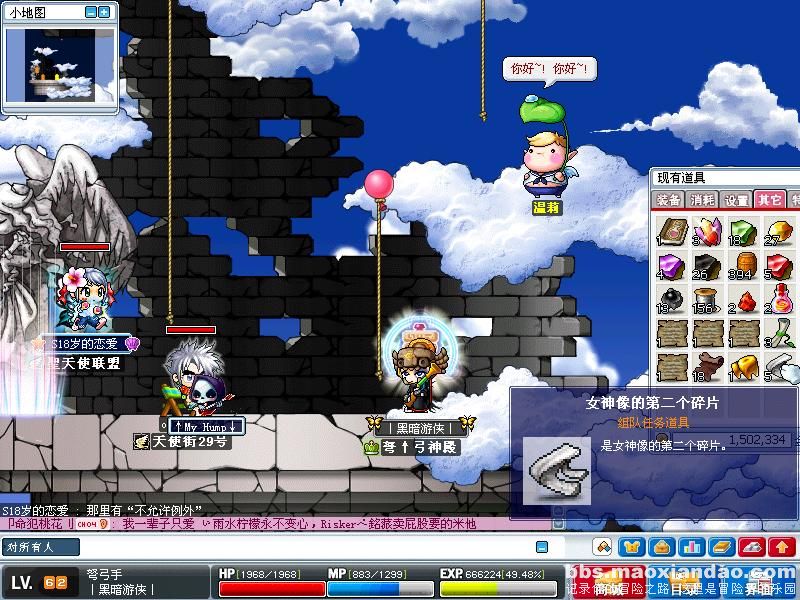
Task: Open the skill book icon button
Action: tap(721, 547)
